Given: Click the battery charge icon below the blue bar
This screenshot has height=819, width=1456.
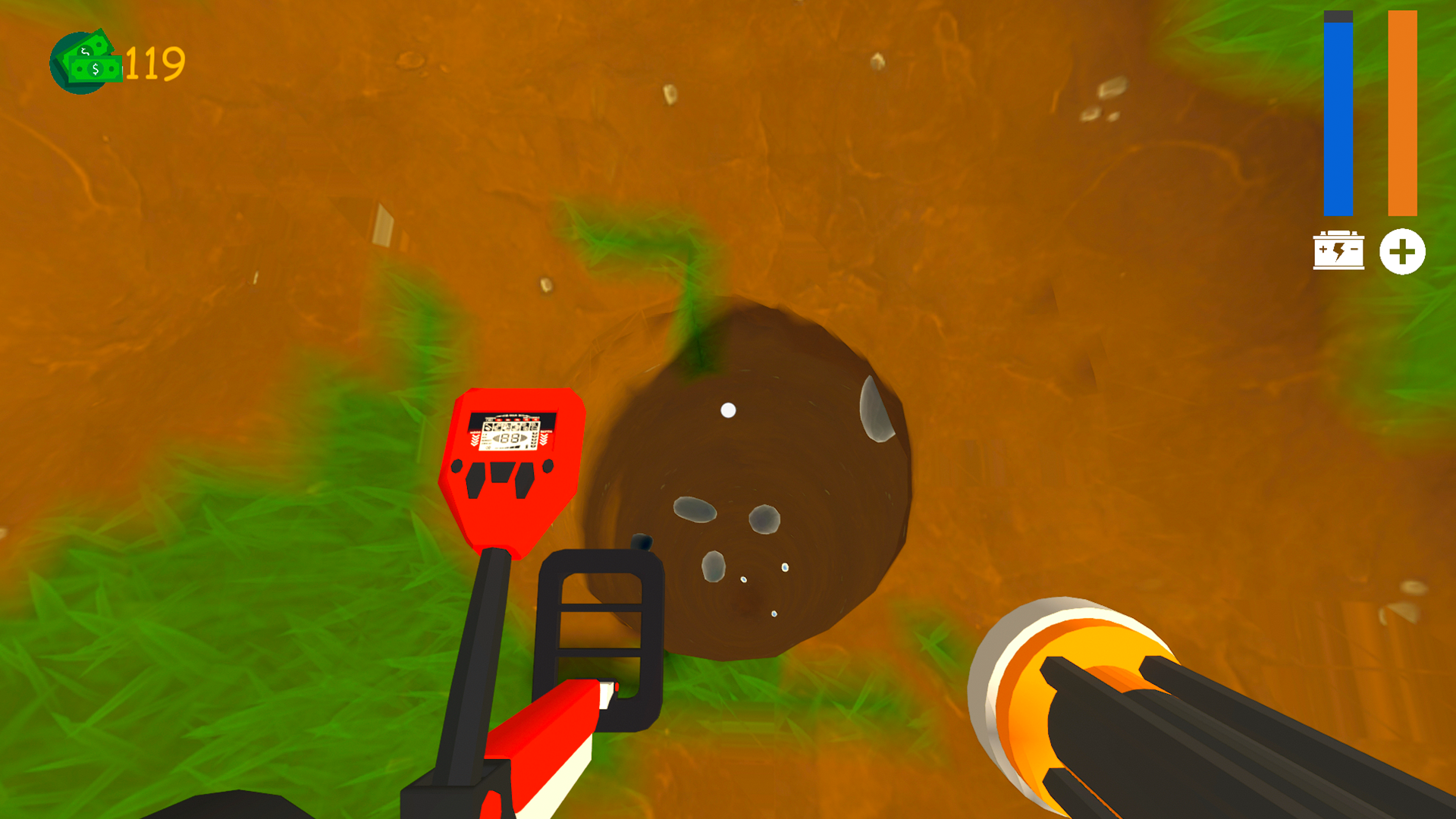Looking at the screenshot, I should pos(1339,251).
